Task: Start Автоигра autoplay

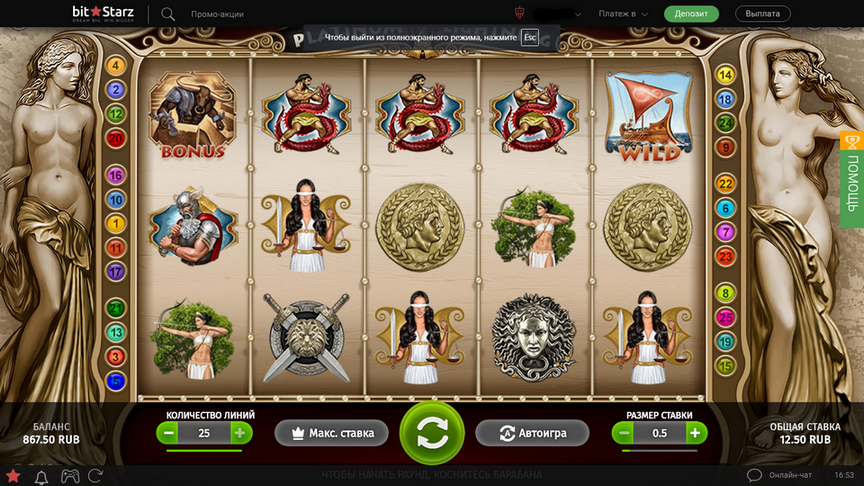Action: 534,433
